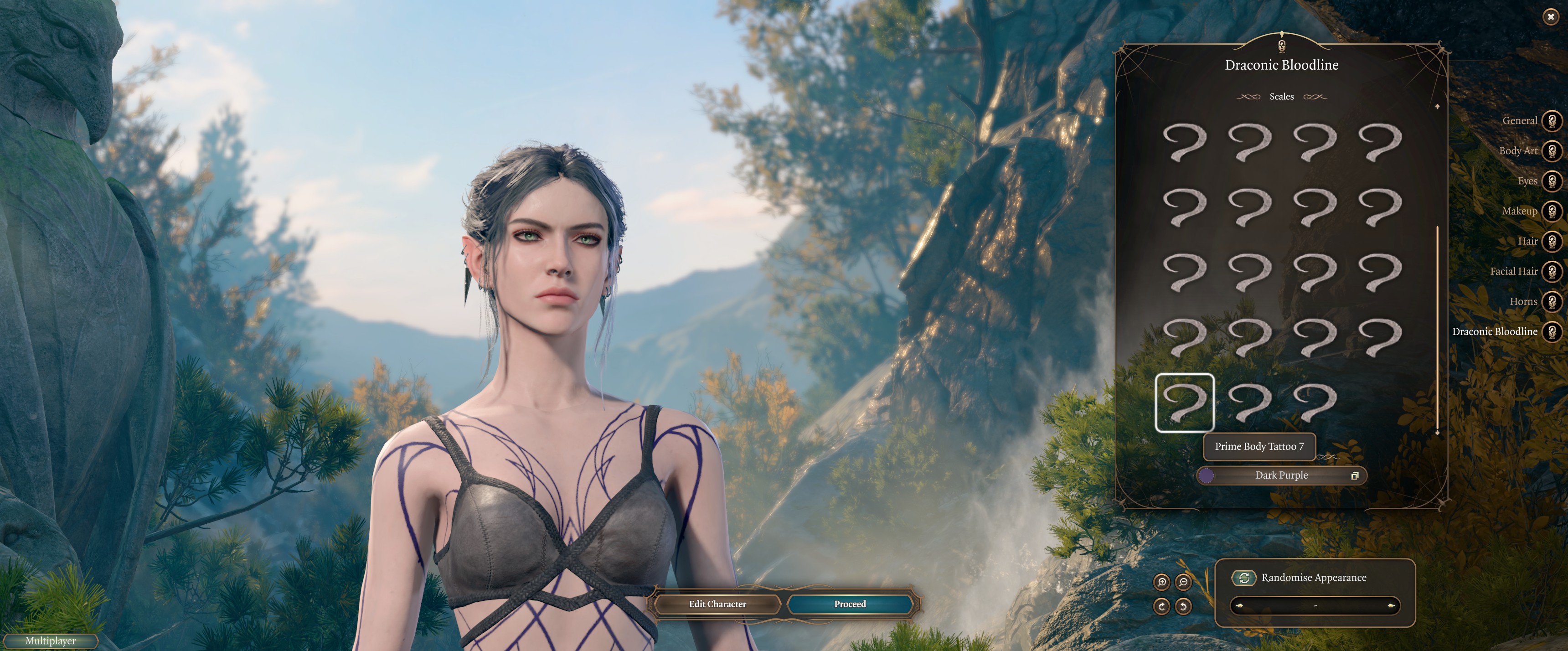
Task: Select the Eyes category
Action: (1552, 181)
